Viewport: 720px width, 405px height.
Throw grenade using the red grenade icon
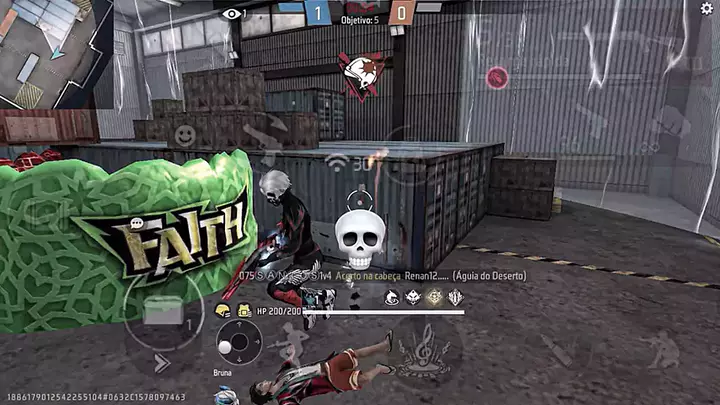496,77
